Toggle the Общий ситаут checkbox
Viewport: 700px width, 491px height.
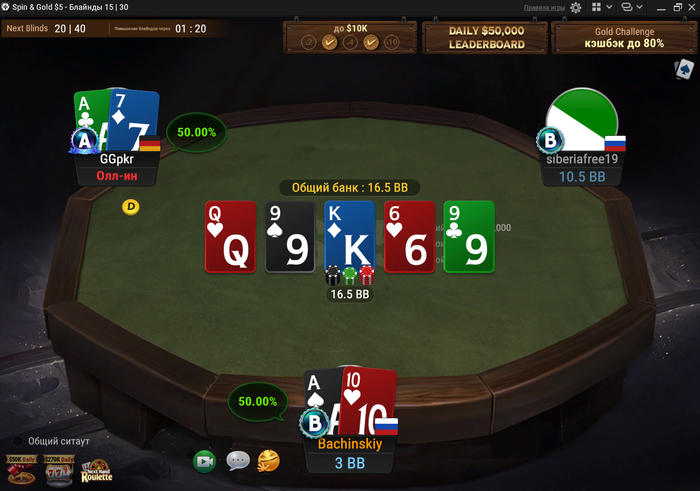(x=18, y=440)
